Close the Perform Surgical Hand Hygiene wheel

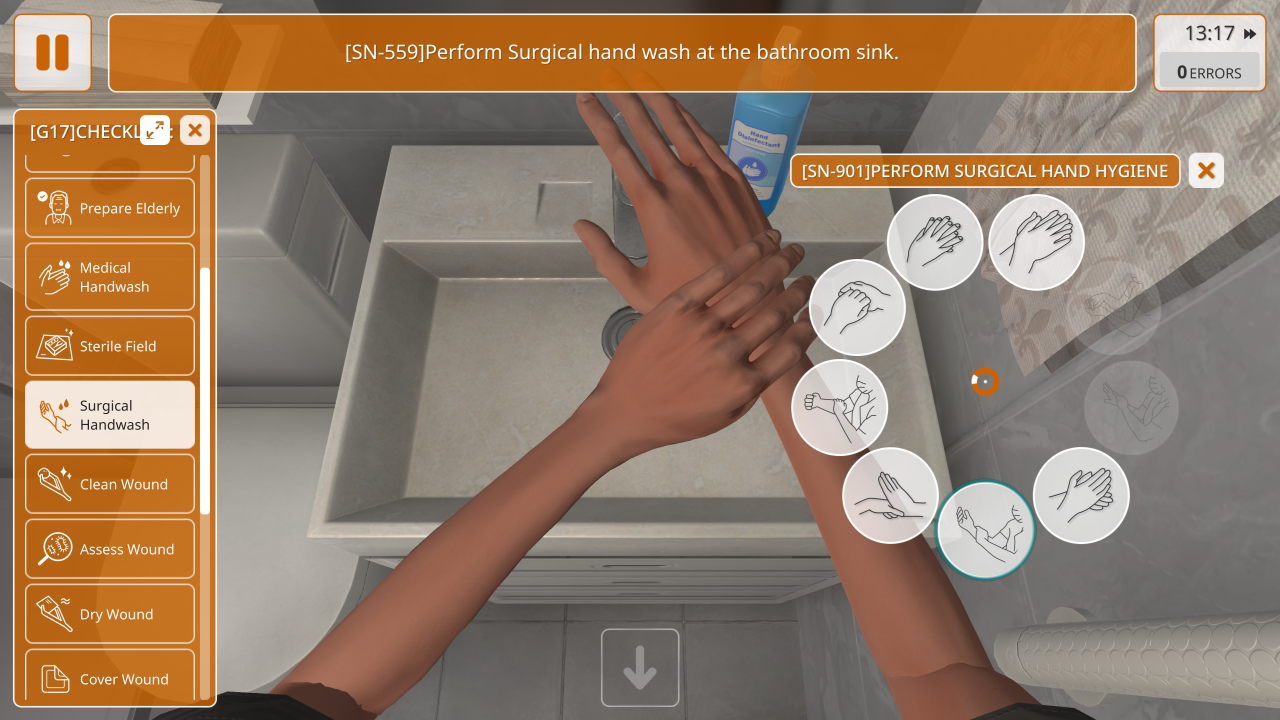[x=1206, y=171]
